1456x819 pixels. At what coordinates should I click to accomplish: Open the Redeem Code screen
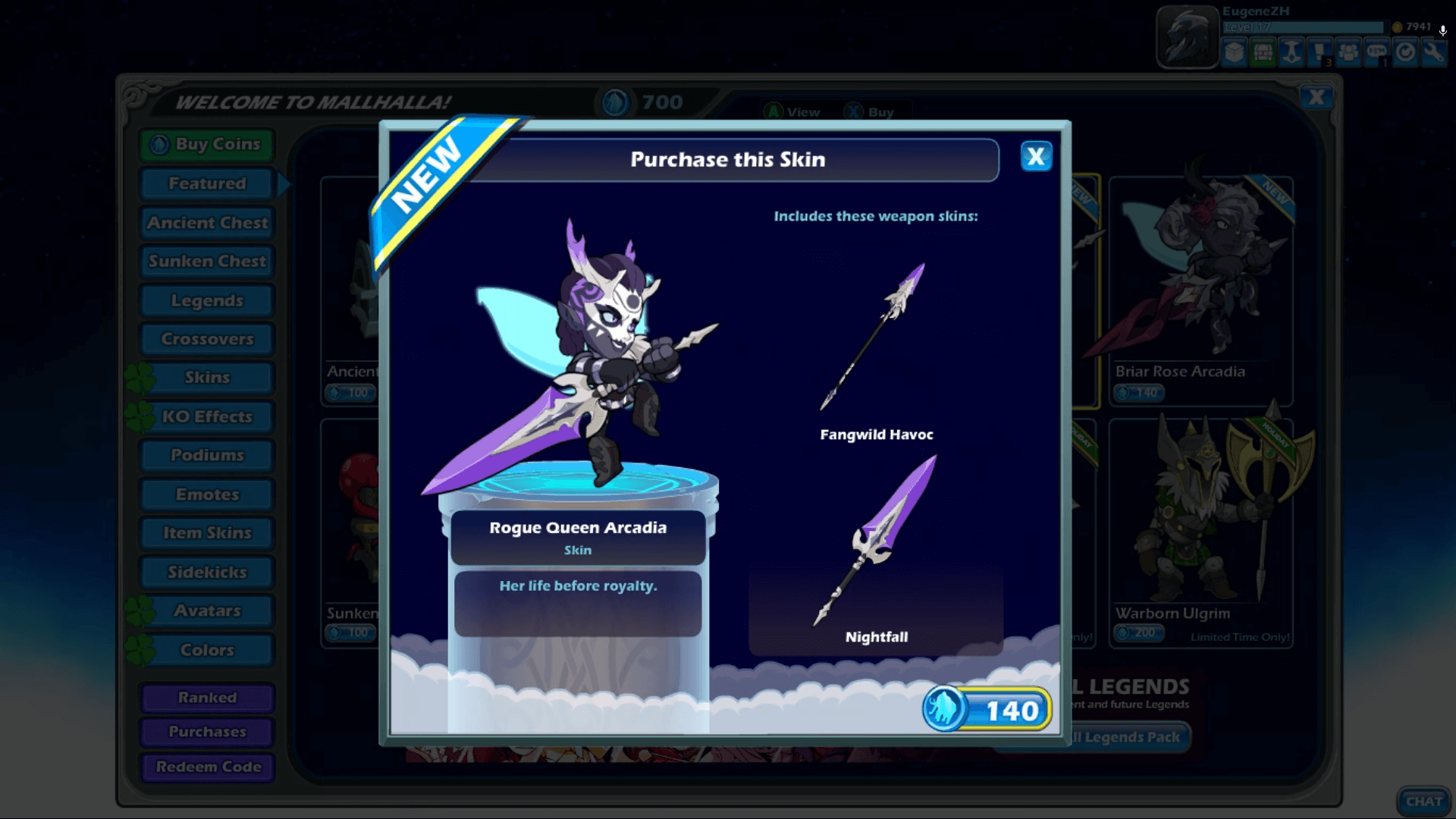tap(207, 767)
